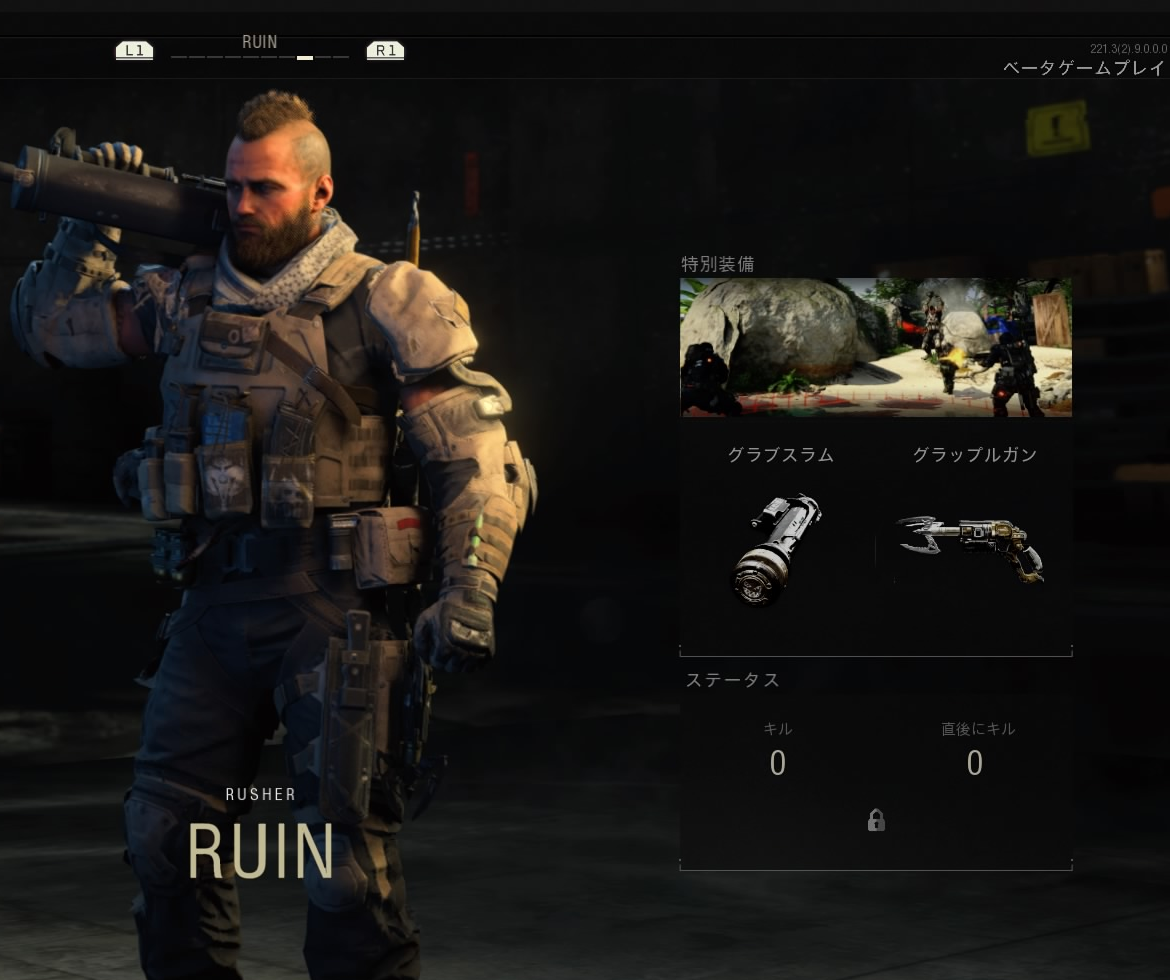Click the padlock icon under ステータス
Screen dimensions: 1170x980
point(876,821)
